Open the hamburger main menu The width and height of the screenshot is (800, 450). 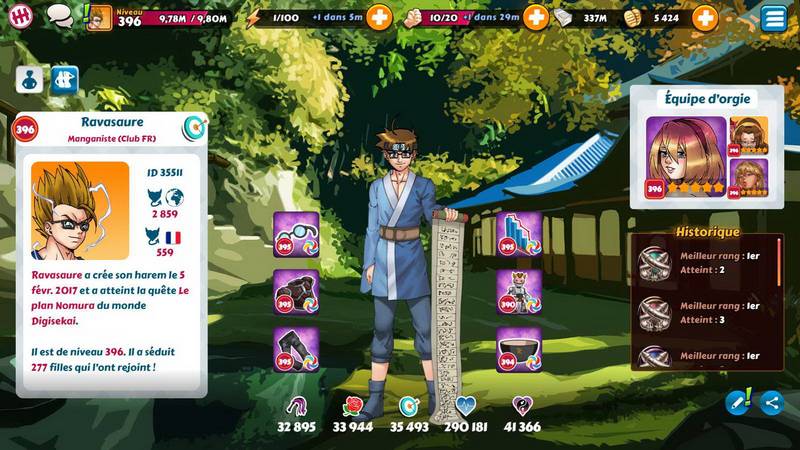tap(773, 17)
